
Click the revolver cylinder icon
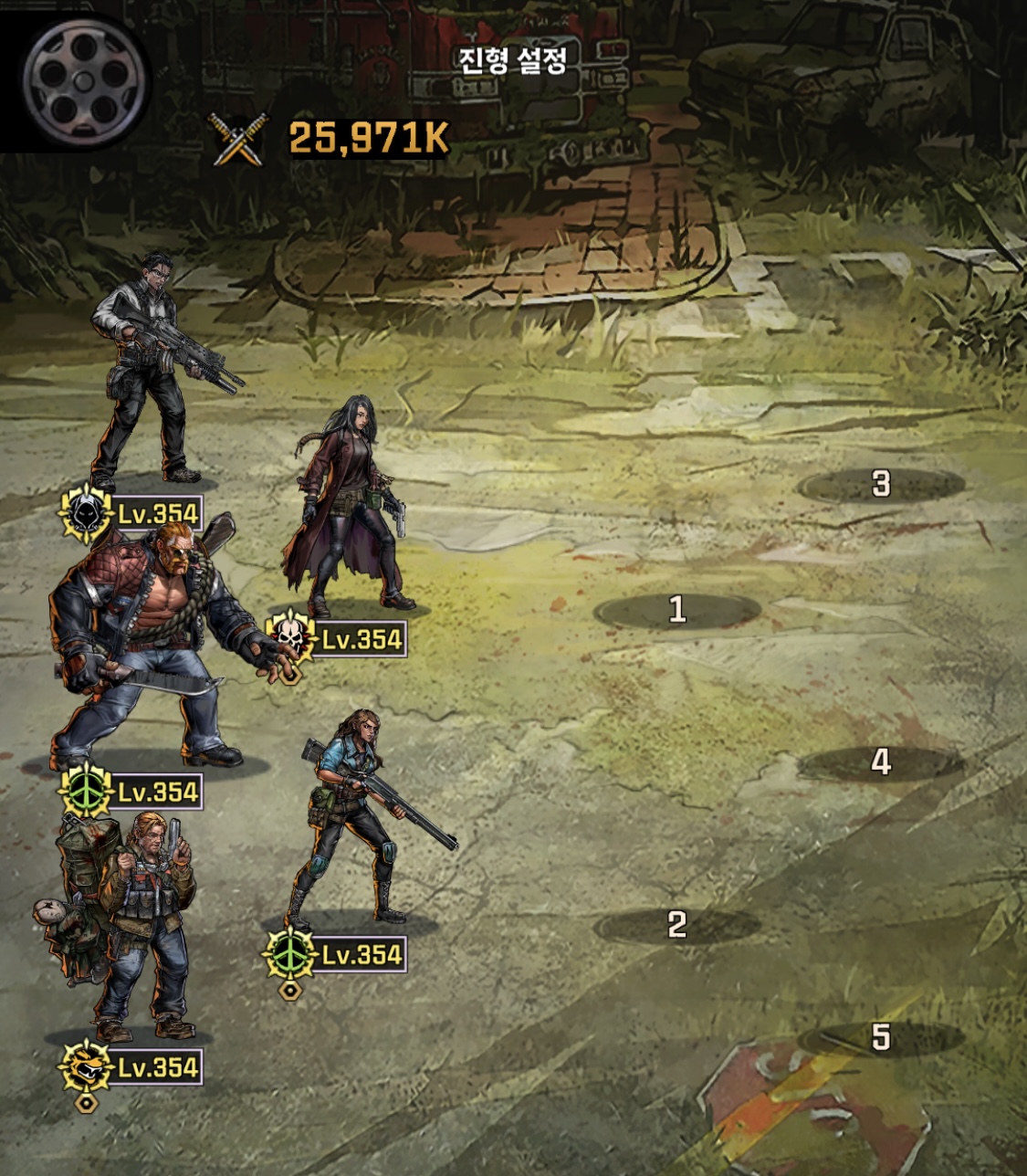84,81
